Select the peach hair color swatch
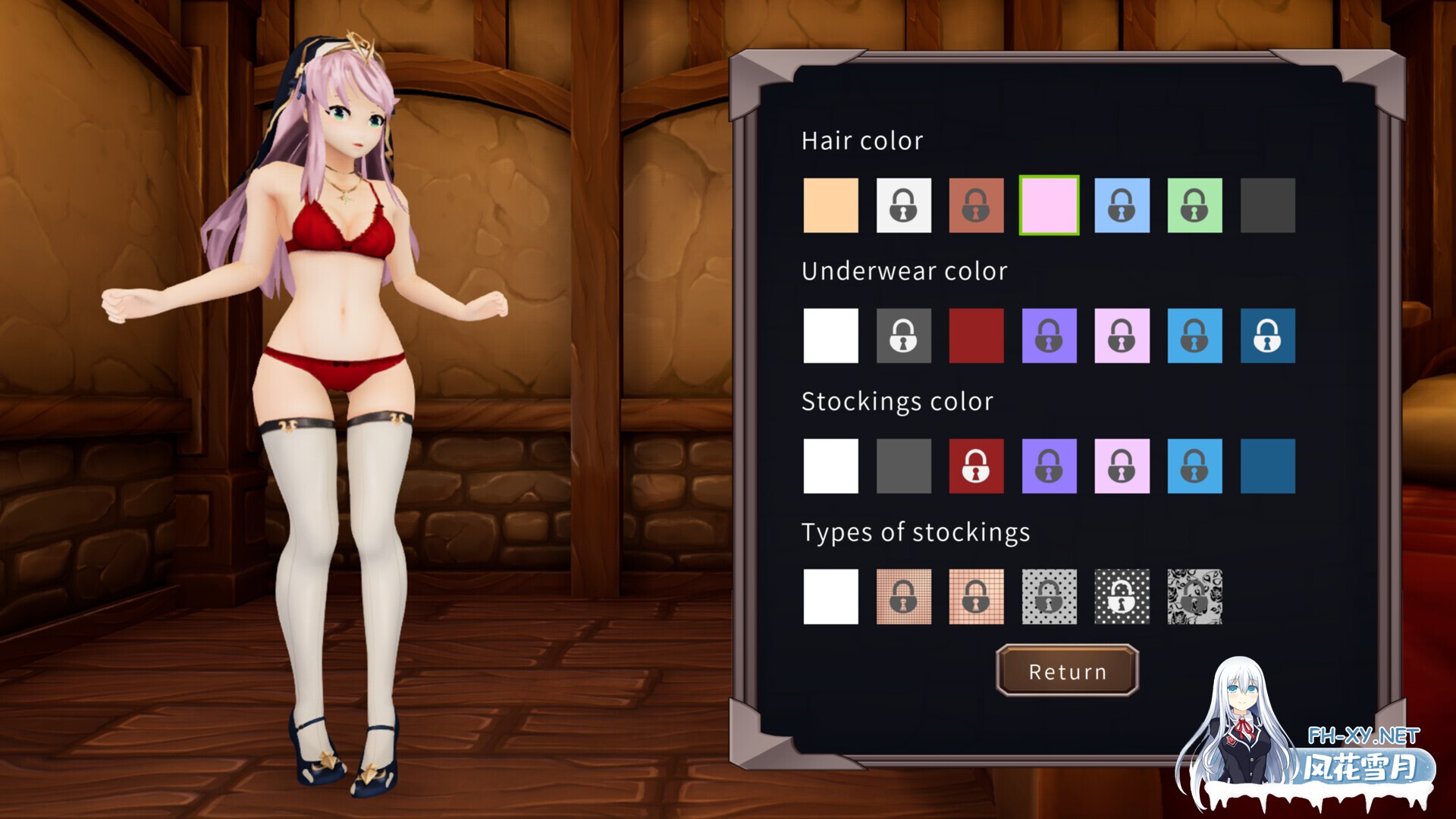The width and height of the screenshot is (1456, 819). click(x=830, y=206)
